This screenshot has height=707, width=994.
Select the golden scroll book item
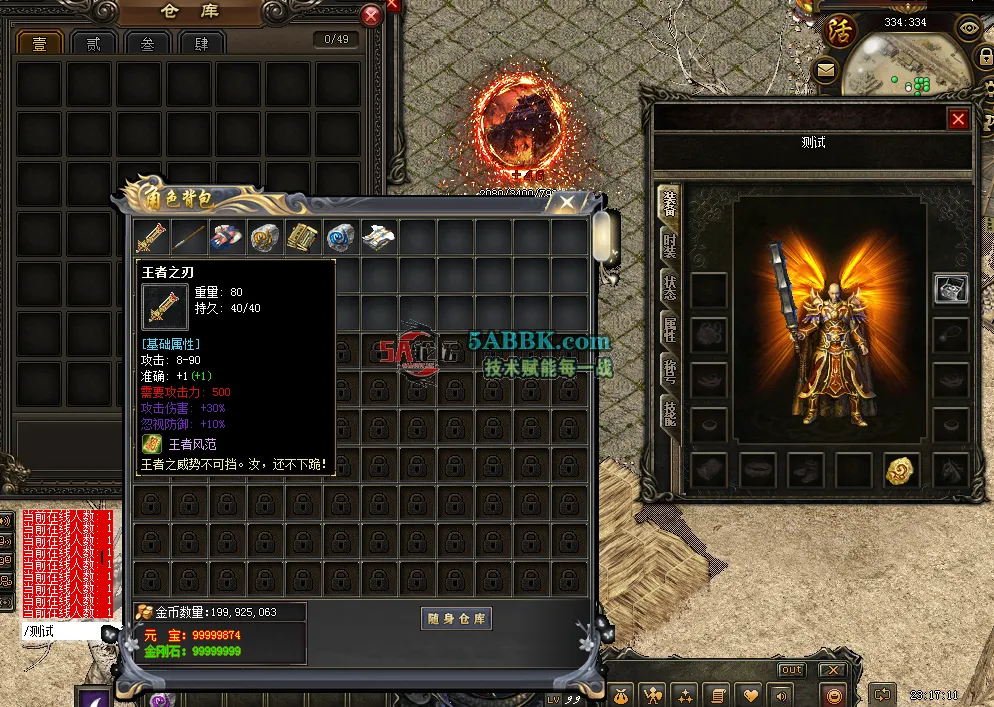303,237
